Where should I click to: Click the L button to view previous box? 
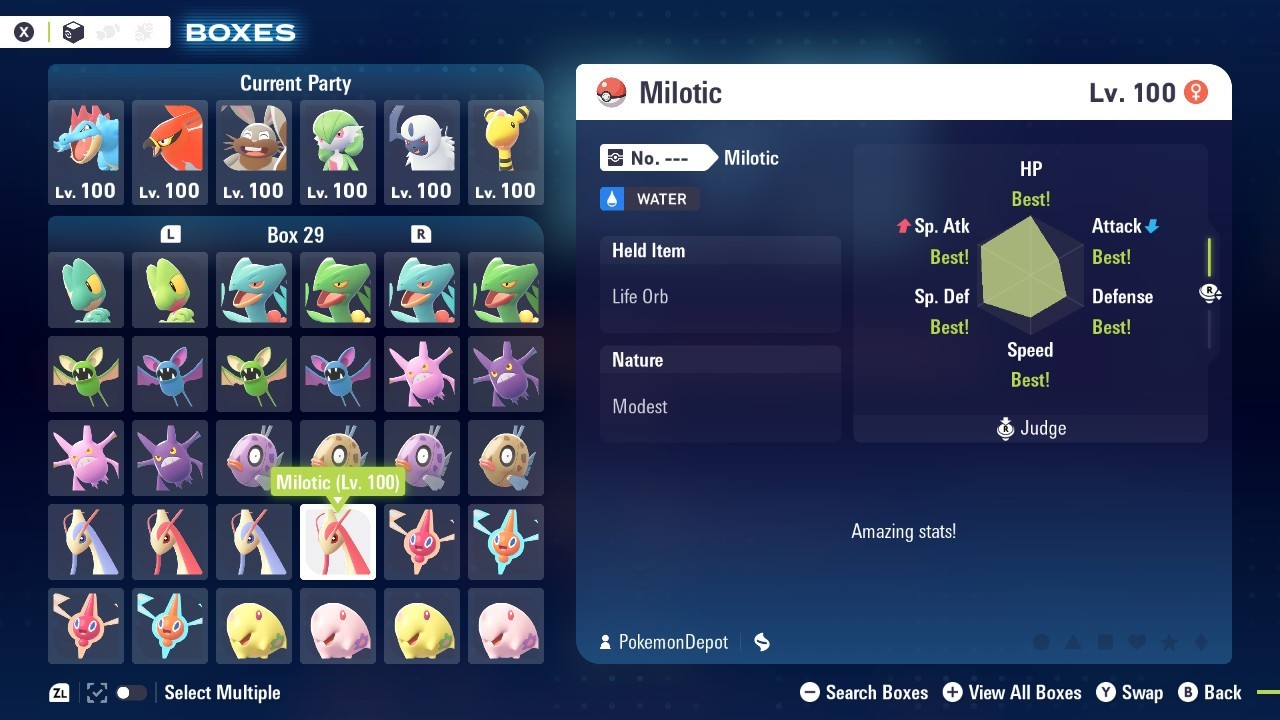(171, 234)
